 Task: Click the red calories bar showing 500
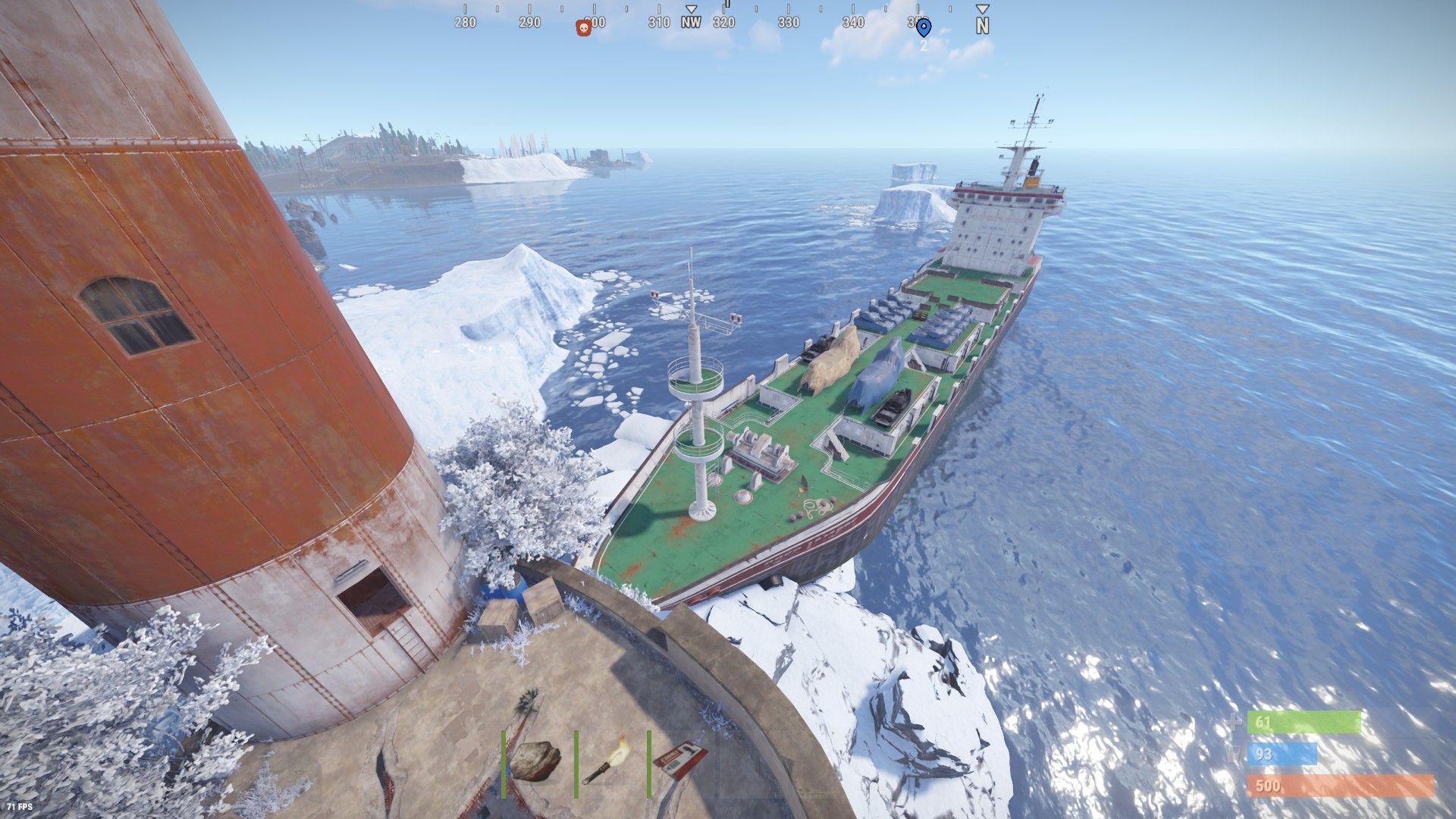pos(1342,785)
